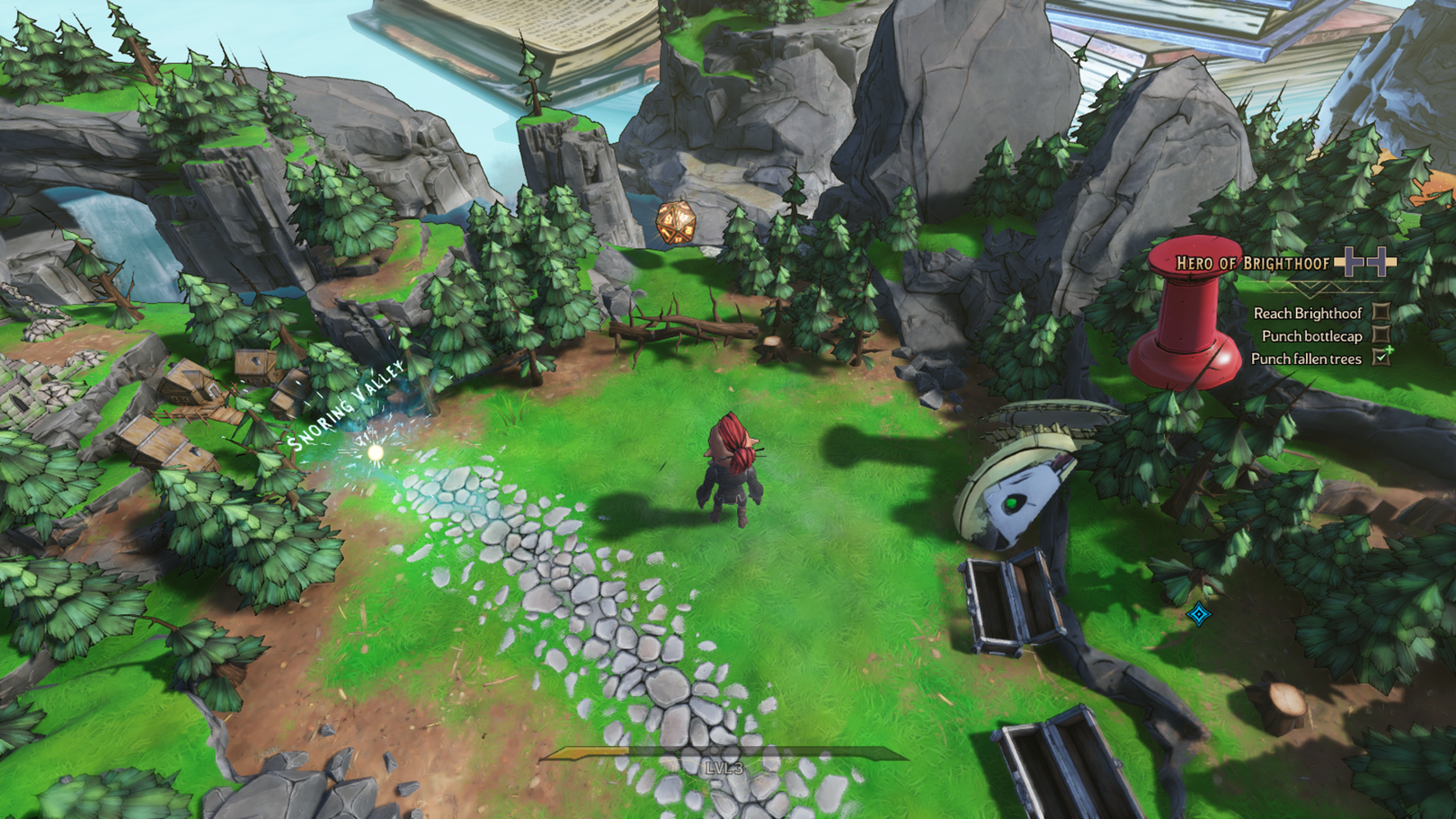Image resolution: width=1456 pixels, height=819 pixels.
Task: Select the Hero of Brighthoof quest title
Action: pyautogui.click(x=1252, y=263)
